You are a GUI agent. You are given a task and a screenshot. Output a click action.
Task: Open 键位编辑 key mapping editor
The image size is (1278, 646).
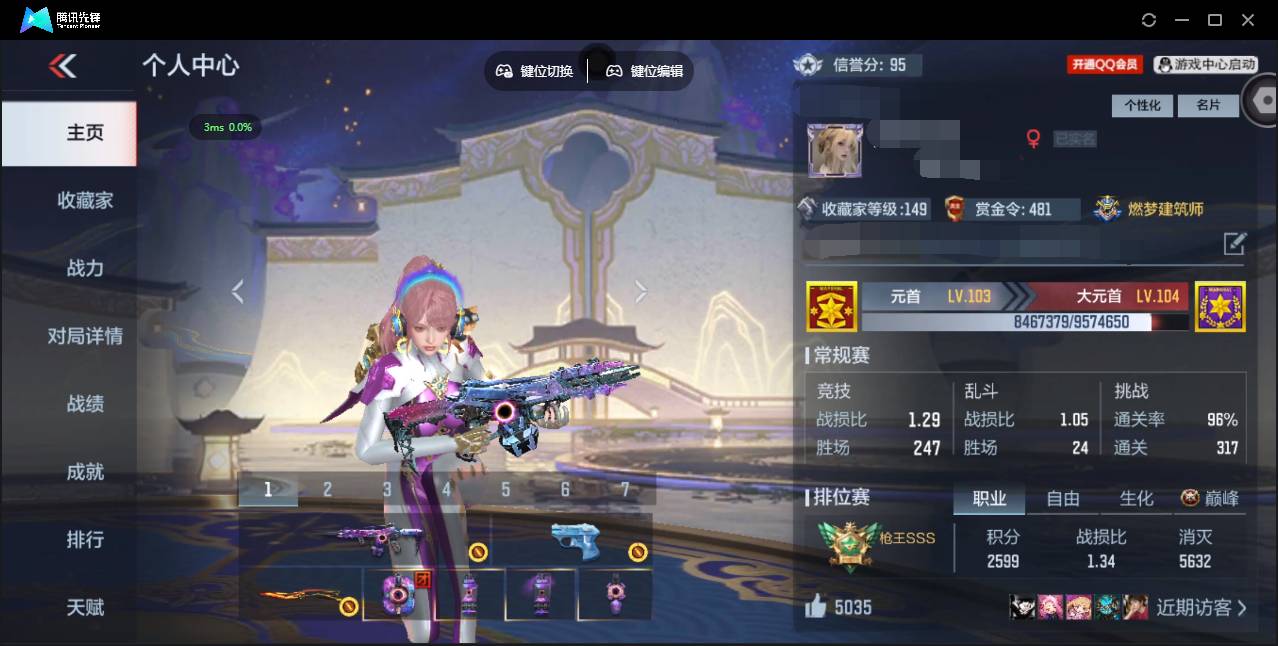[645, 71]
